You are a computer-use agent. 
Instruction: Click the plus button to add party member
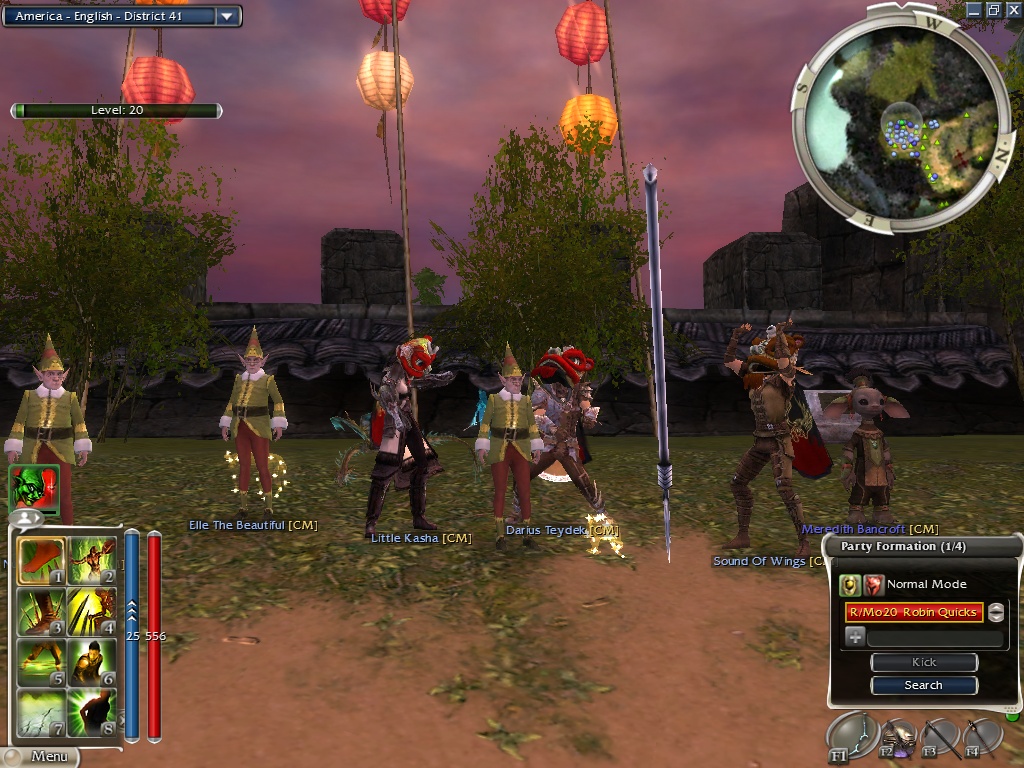855,637
